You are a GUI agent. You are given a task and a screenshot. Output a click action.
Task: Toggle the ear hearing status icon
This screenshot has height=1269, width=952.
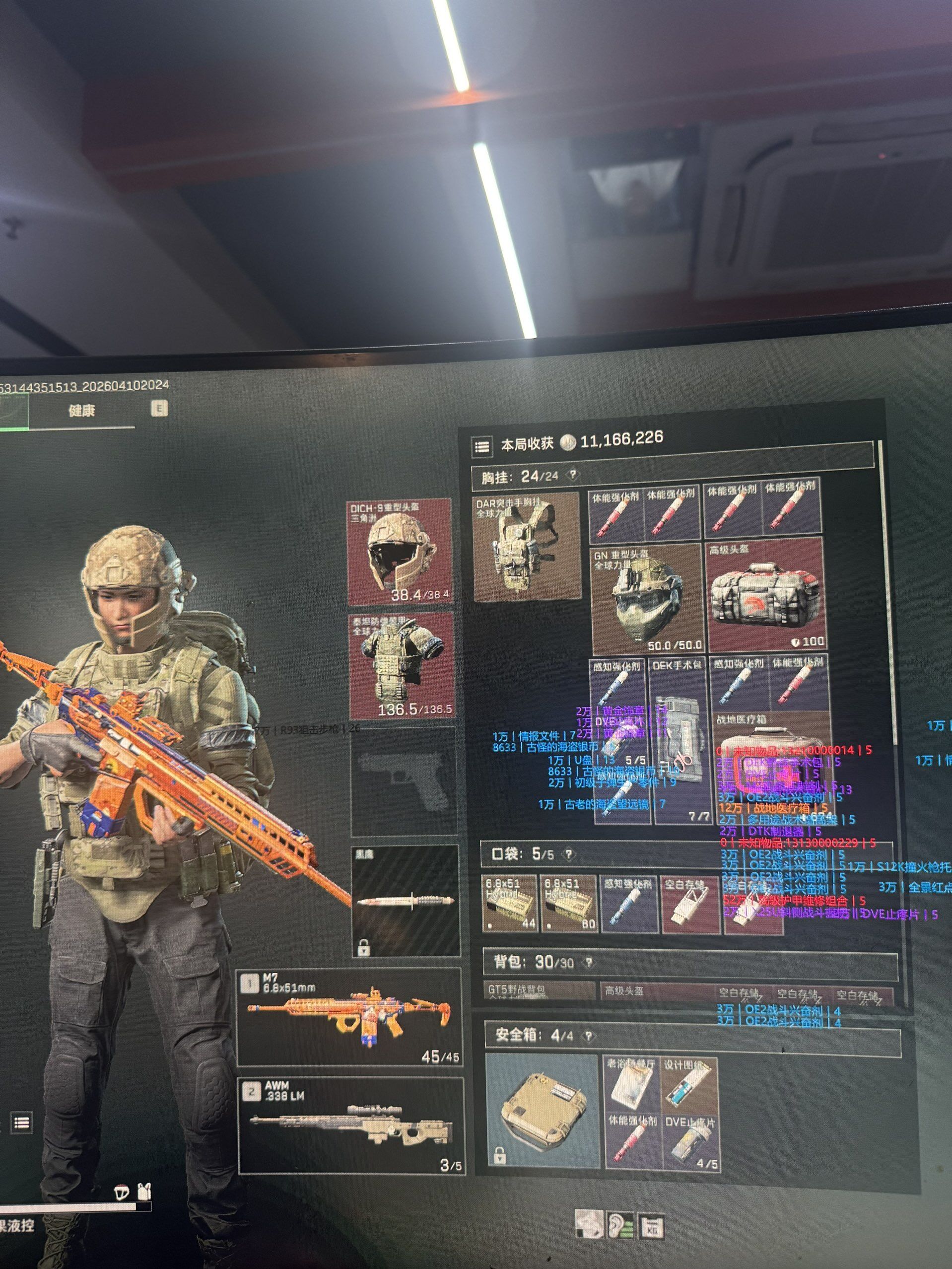(620, 1224)
